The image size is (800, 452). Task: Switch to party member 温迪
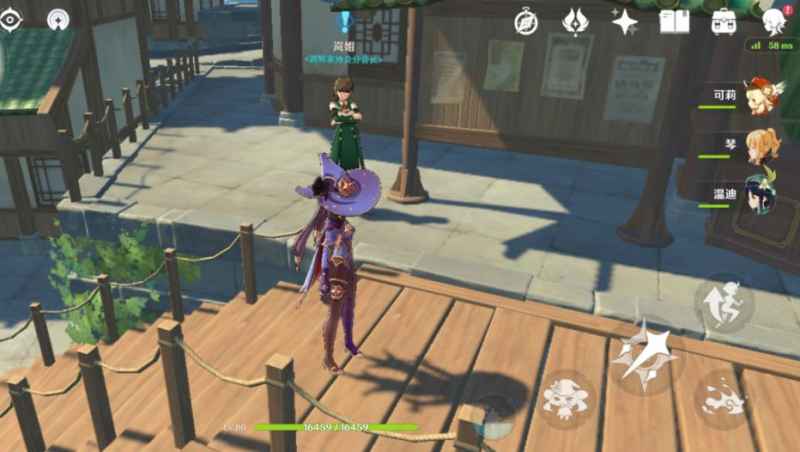coord(760,192)
